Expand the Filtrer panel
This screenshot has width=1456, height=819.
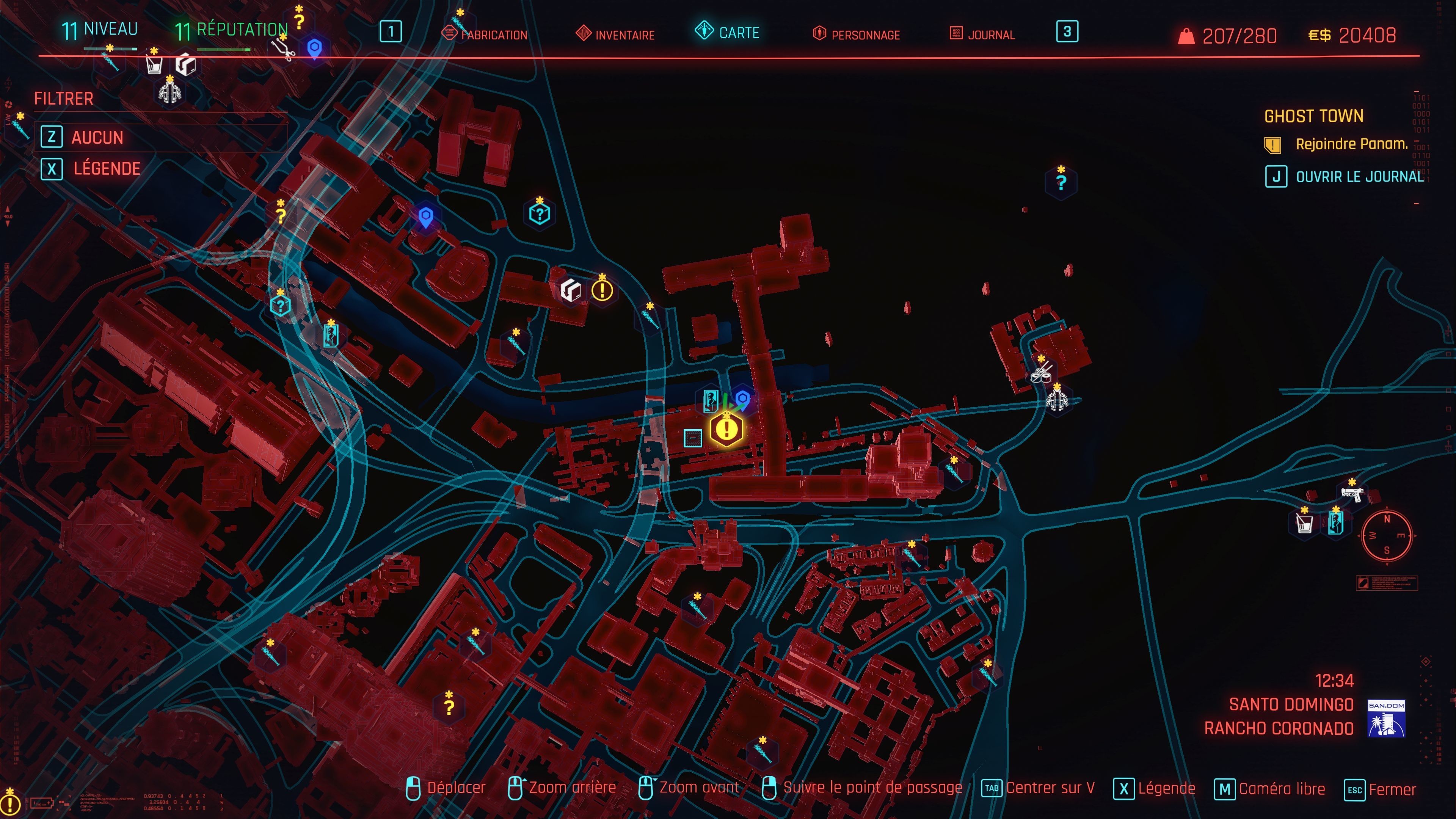63,99
